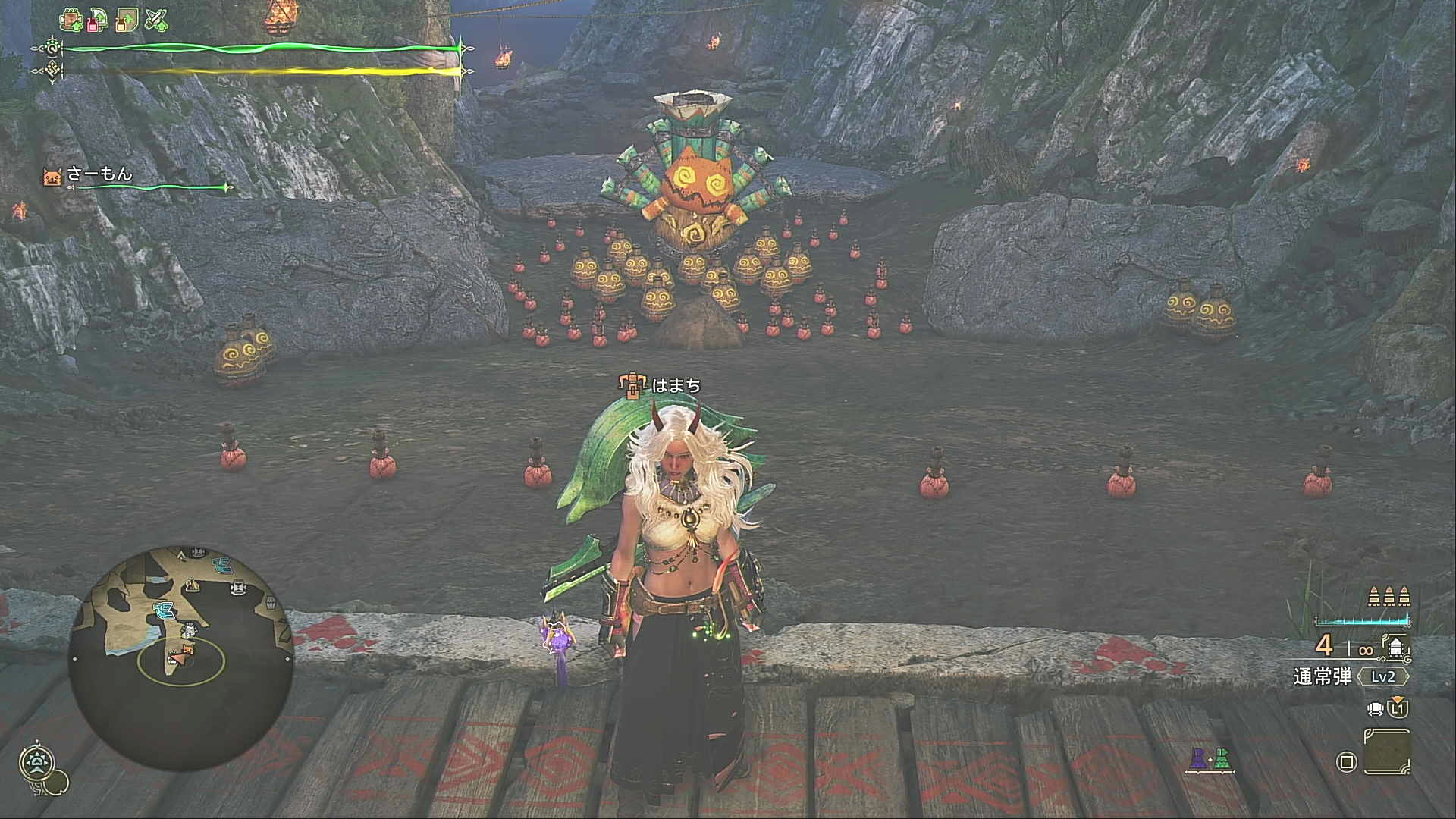Select the purple and green mantle icons

tap(1210, 758)
